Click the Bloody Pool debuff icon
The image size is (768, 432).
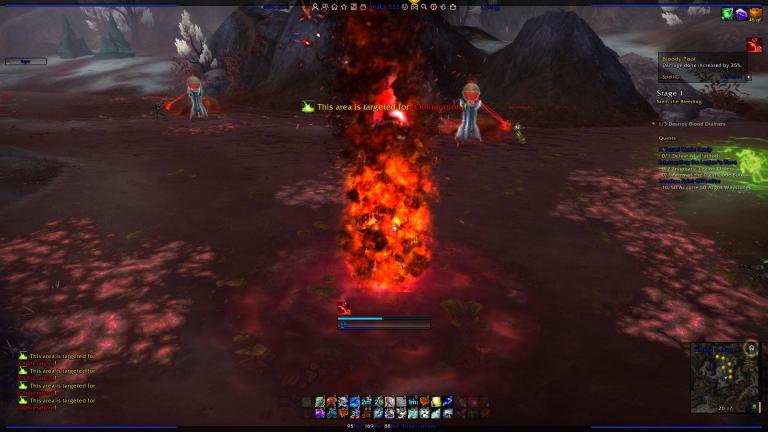[754, 45]
